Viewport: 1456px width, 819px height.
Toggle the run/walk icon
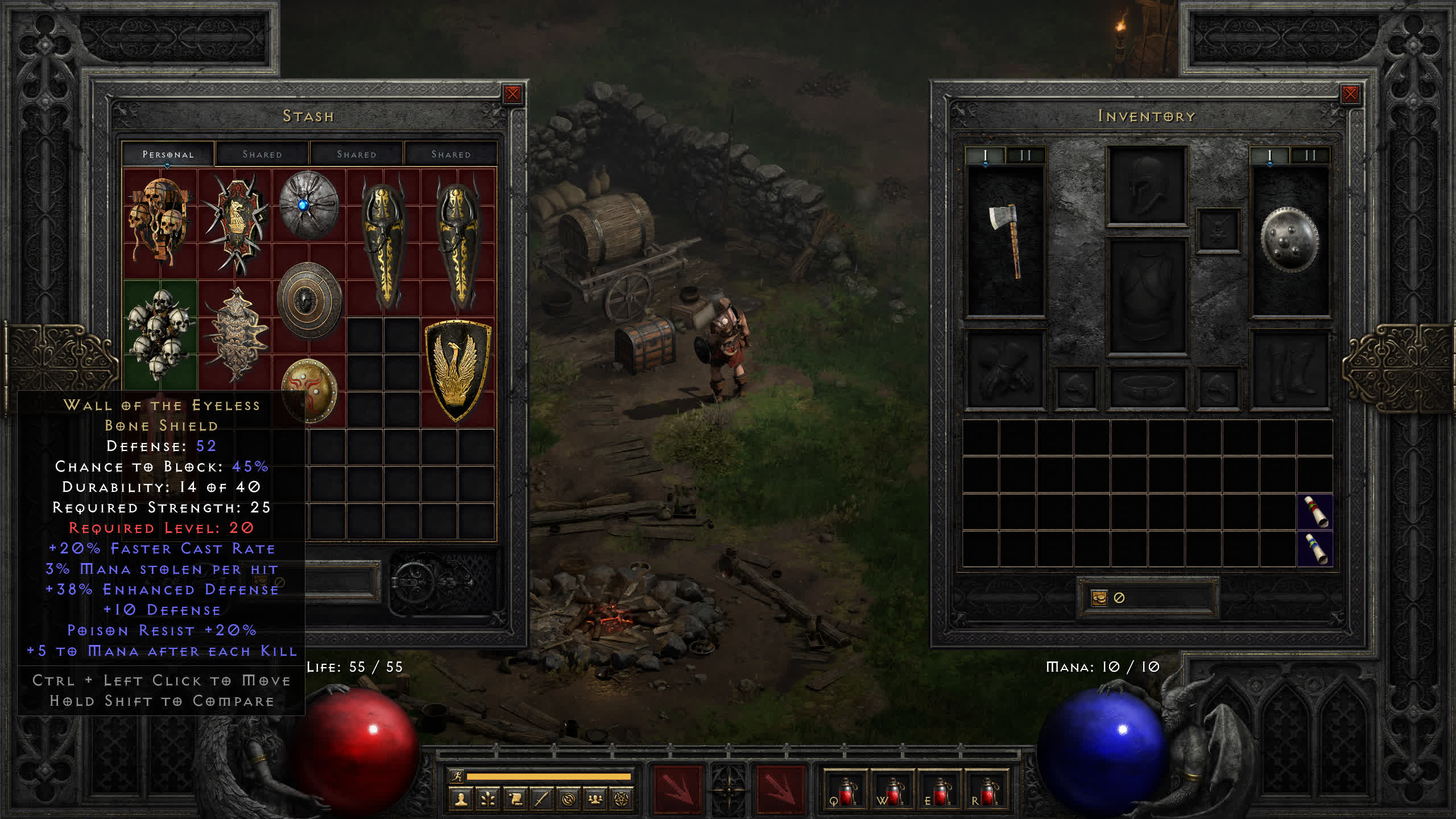(x=457, y=776)
